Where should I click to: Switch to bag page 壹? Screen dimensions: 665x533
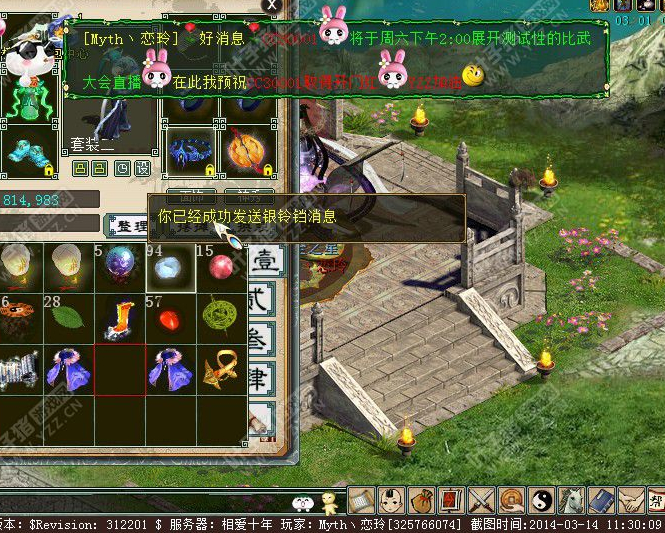266,261
